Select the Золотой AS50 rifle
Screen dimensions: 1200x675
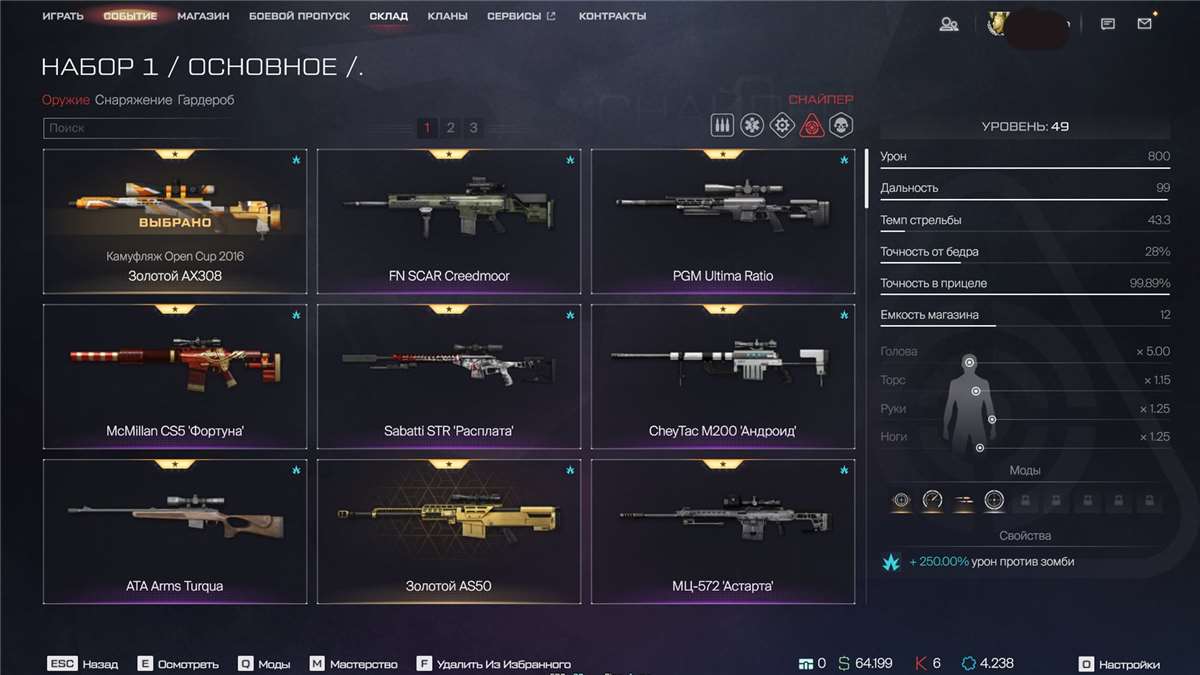(x=449, y=531)
